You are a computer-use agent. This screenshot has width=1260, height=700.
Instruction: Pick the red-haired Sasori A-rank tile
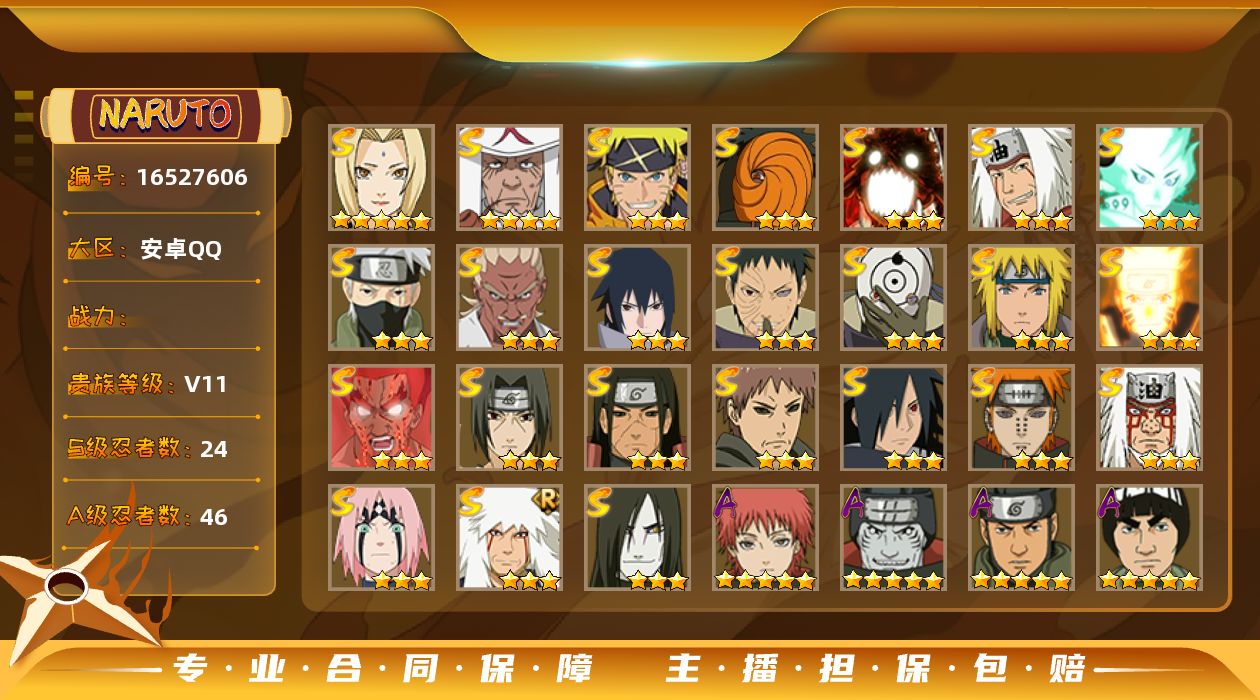(x=765, y=538)
